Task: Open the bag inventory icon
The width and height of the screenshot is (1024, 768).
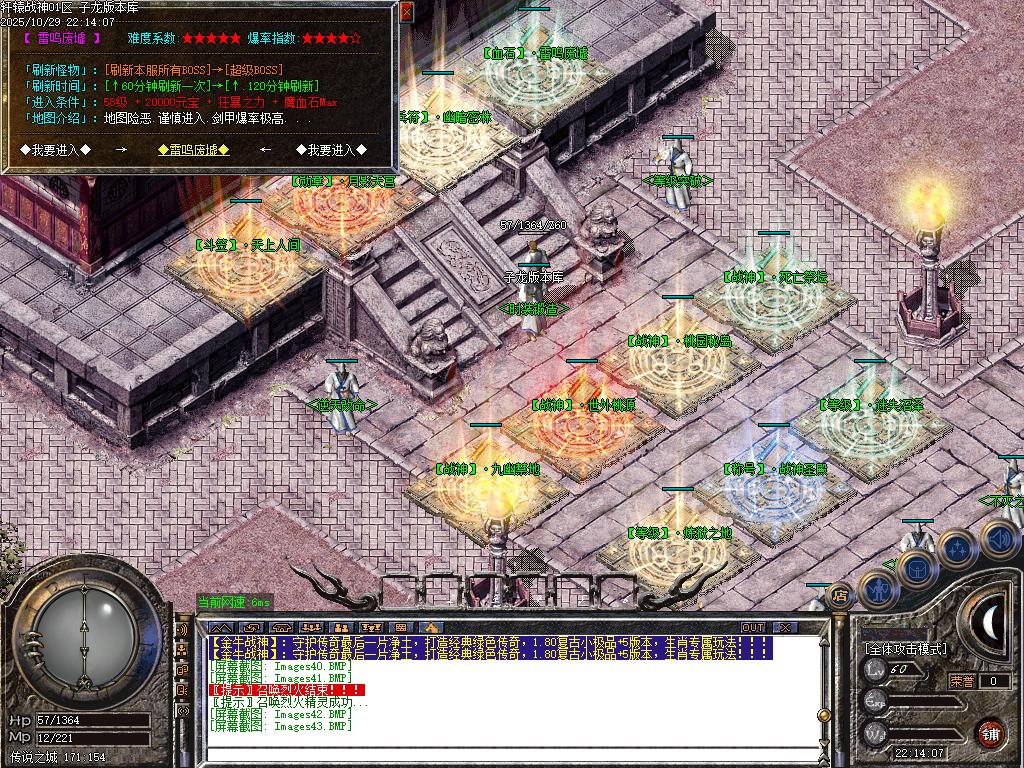Action: point(916,567)
